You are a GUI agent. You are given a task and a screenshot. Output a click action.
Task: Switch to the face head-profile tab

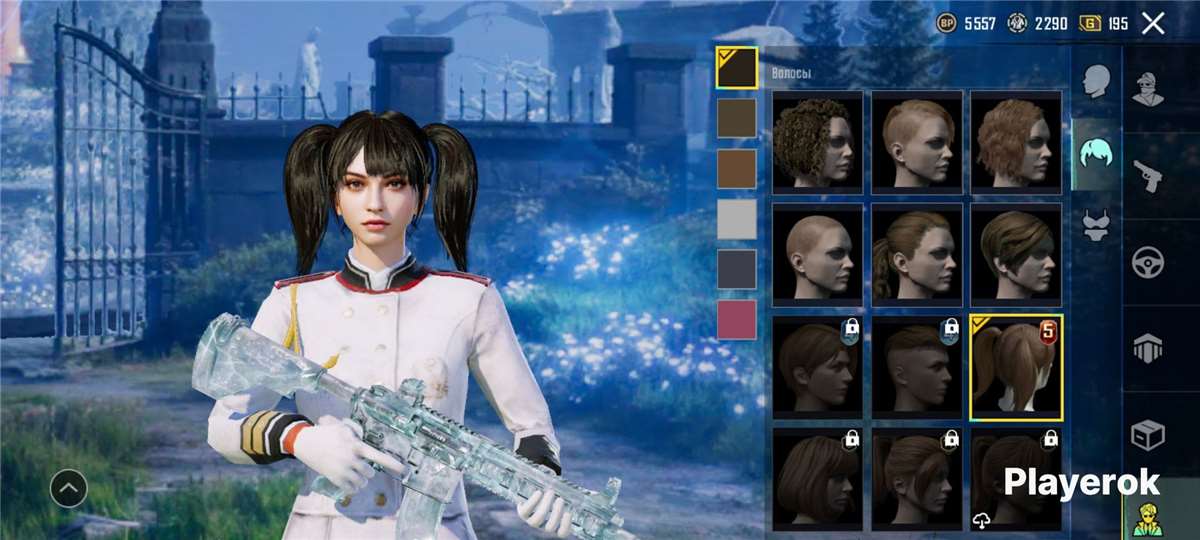(1097, 82)
